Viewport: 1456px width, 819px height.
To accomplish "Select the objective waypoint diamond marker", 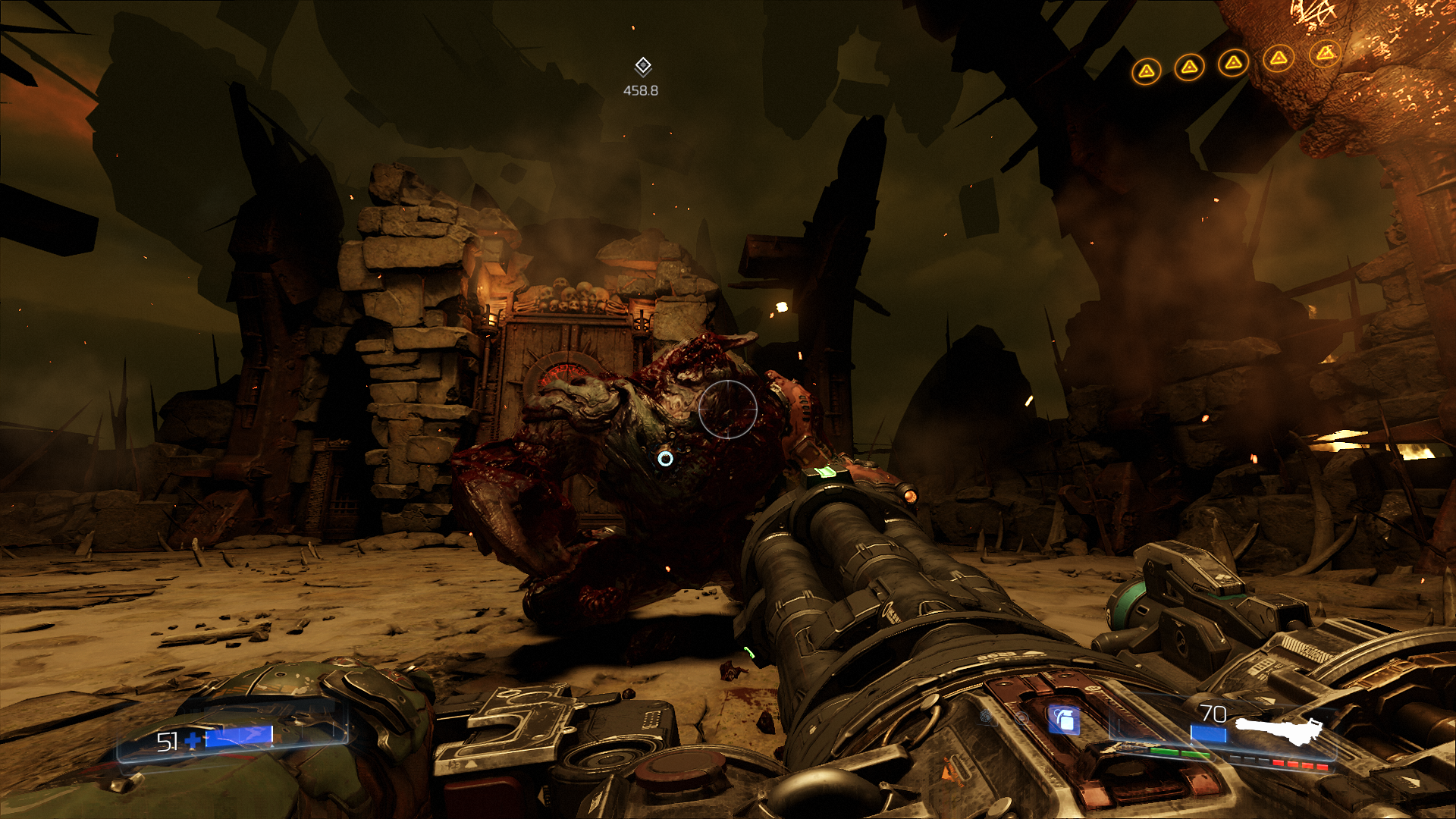I will (x=642, y=67).
